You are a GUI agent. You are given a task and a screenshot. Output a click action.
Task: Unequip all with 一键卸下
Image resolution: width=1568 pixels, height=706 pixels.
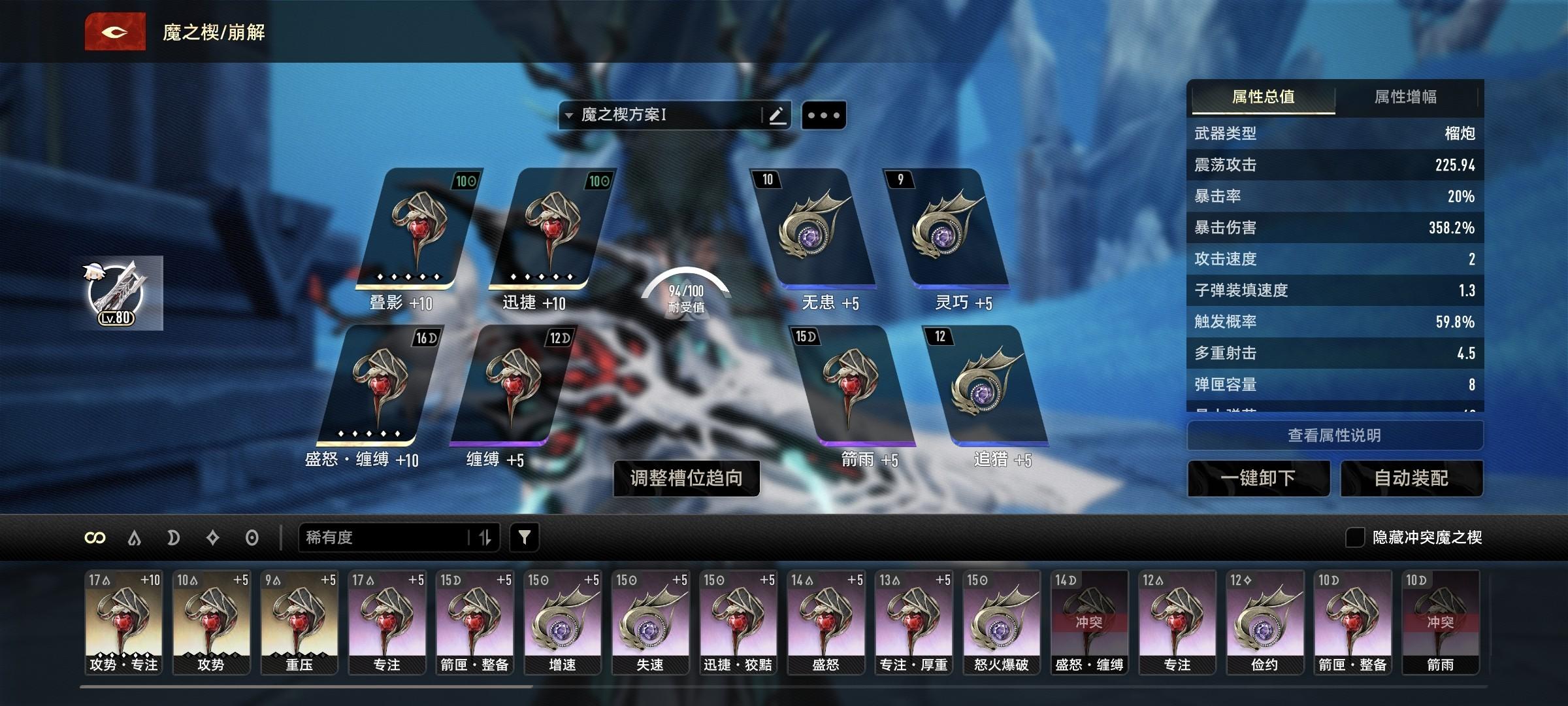(x=1258, y=478)
